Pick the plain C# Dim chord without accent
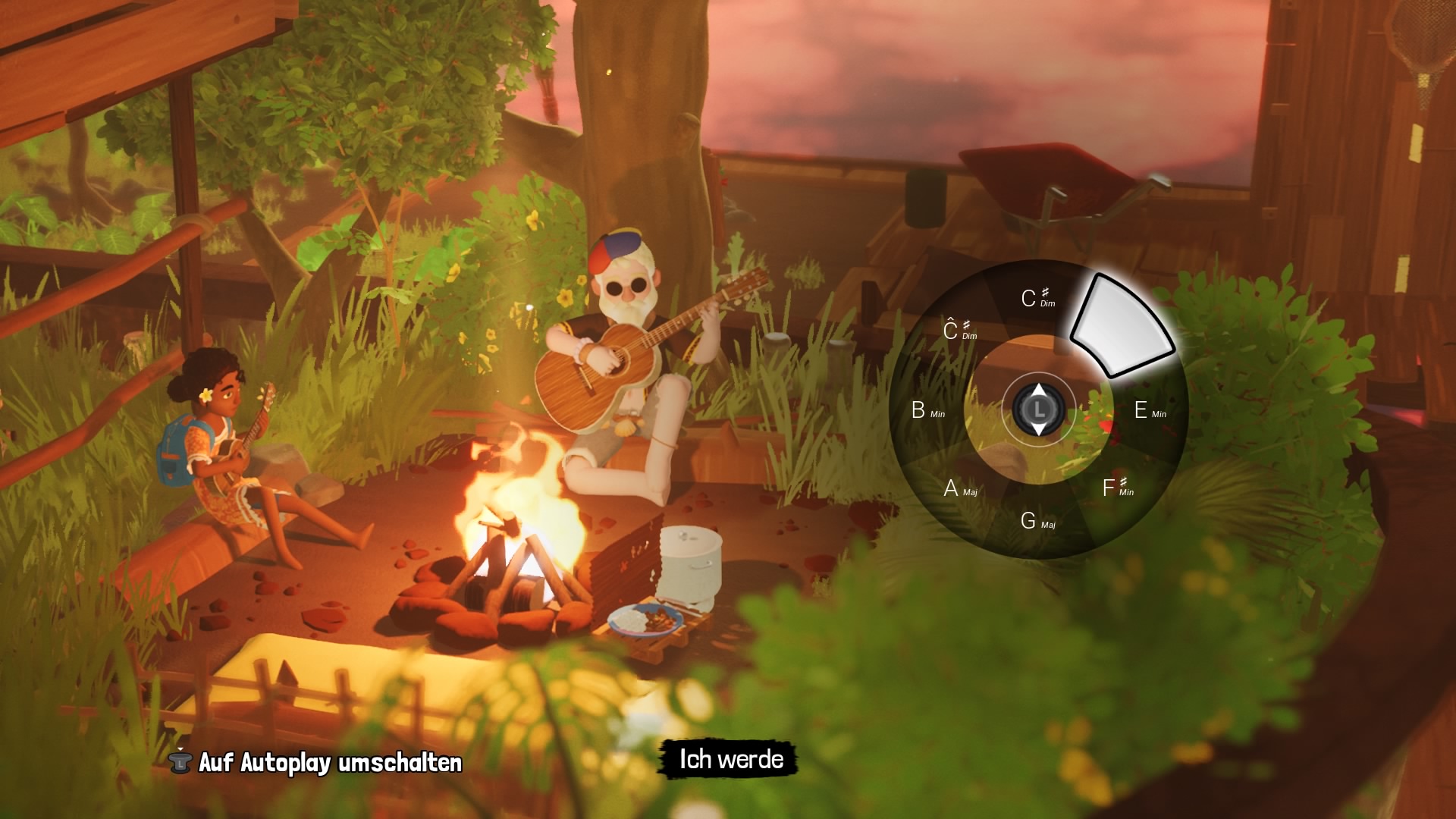The width and height of the screenshot is (1456, 819). click(1037, 298)
